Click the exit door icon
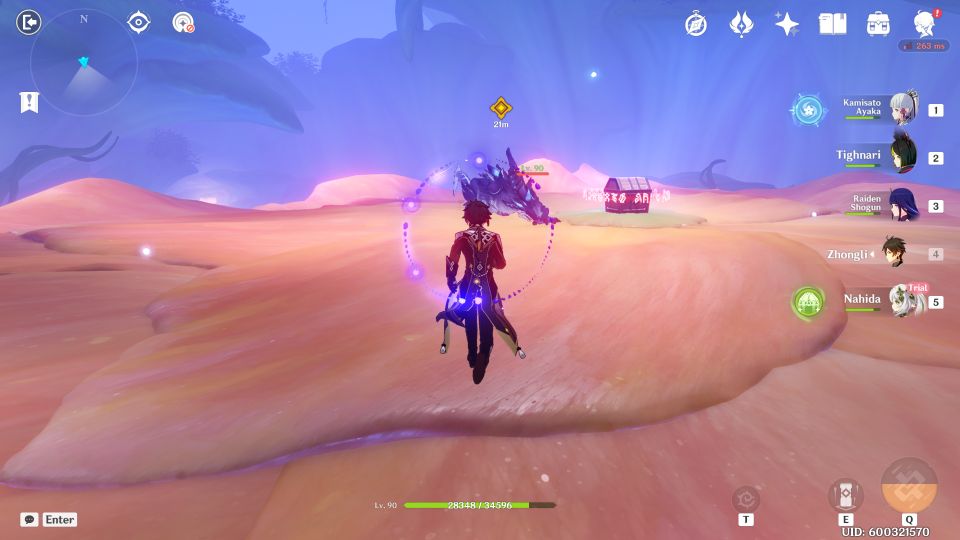960x540 pixels. [x=30, y=22]
